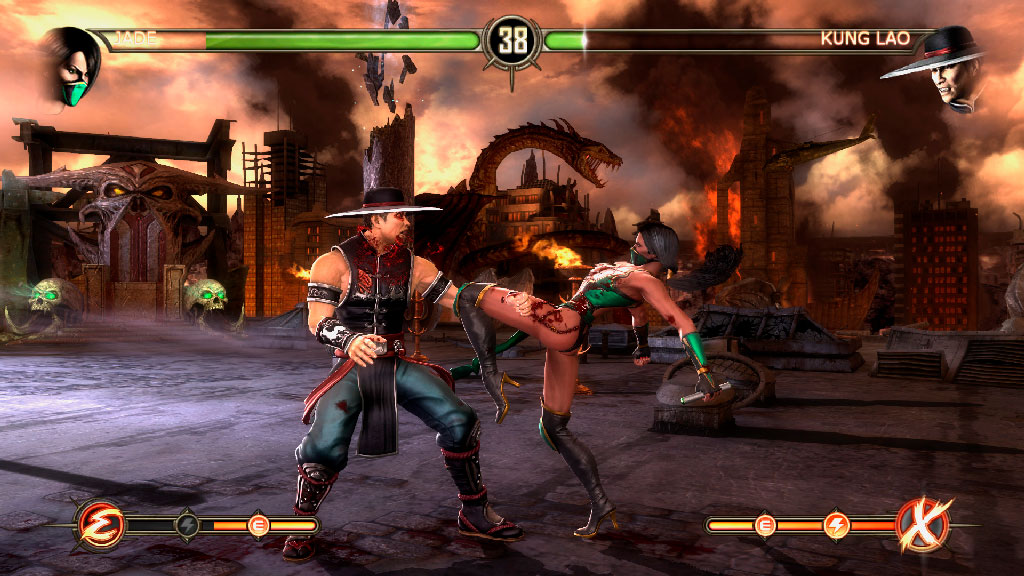Viewport: 1024px width, 576px height.
Task: Click the large X-Ray emblem on Kung Lao's meter
Action: coord(922,523)
